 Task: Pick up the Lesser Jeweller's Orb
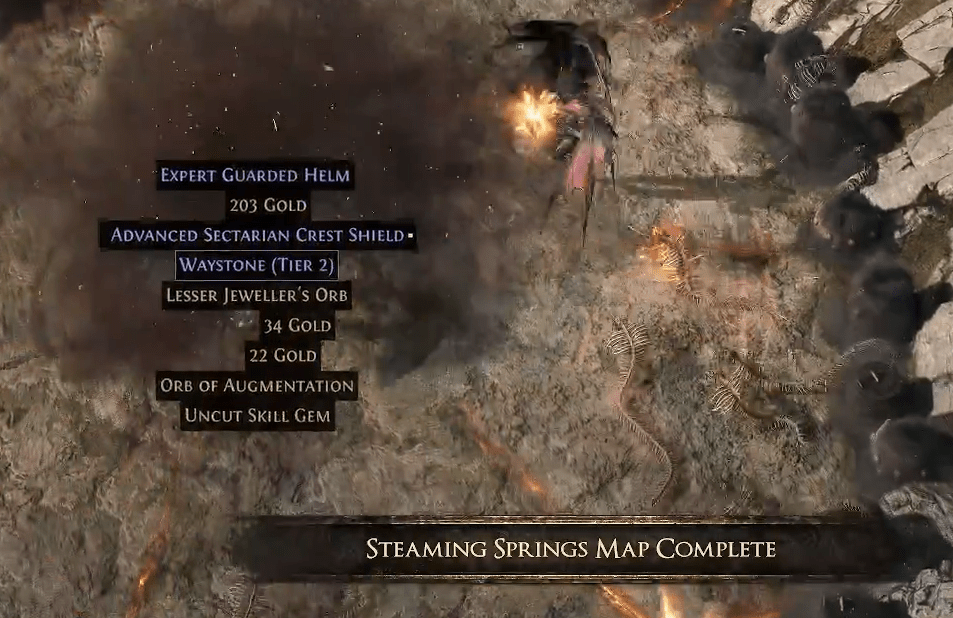tap(257, 295)
